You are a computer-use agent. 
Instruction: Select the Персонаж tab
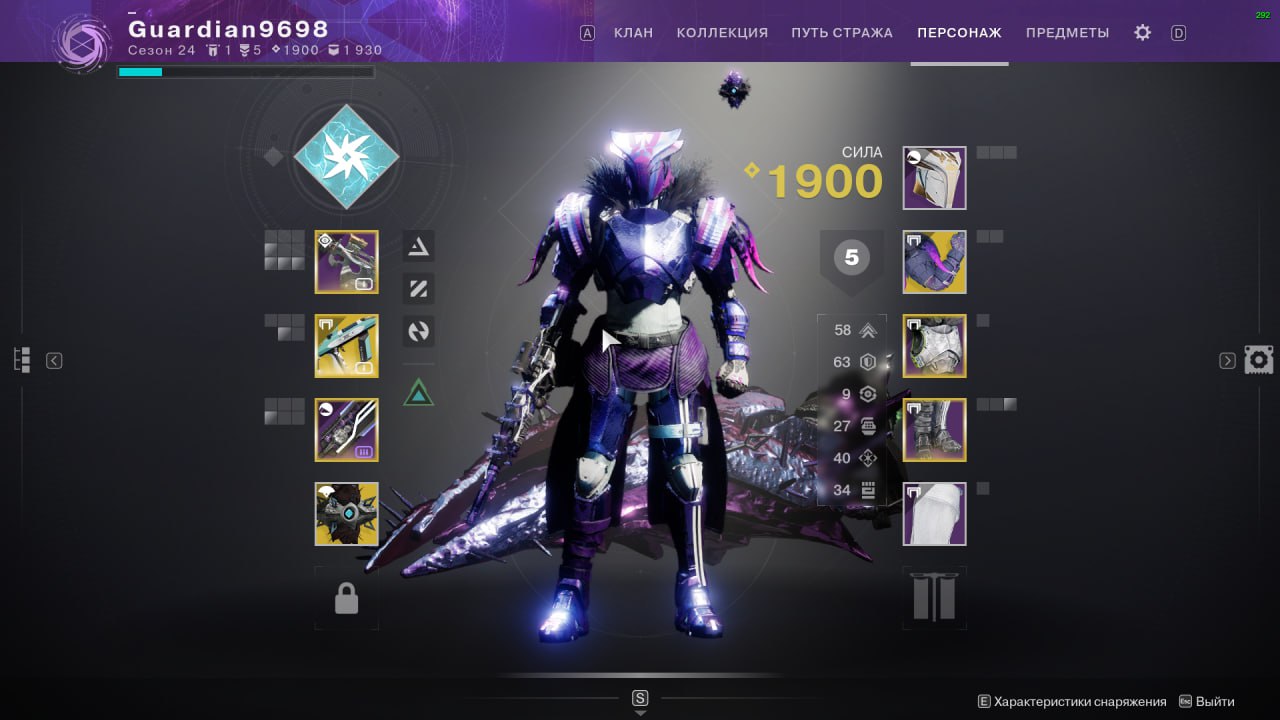tap(959, 33)
